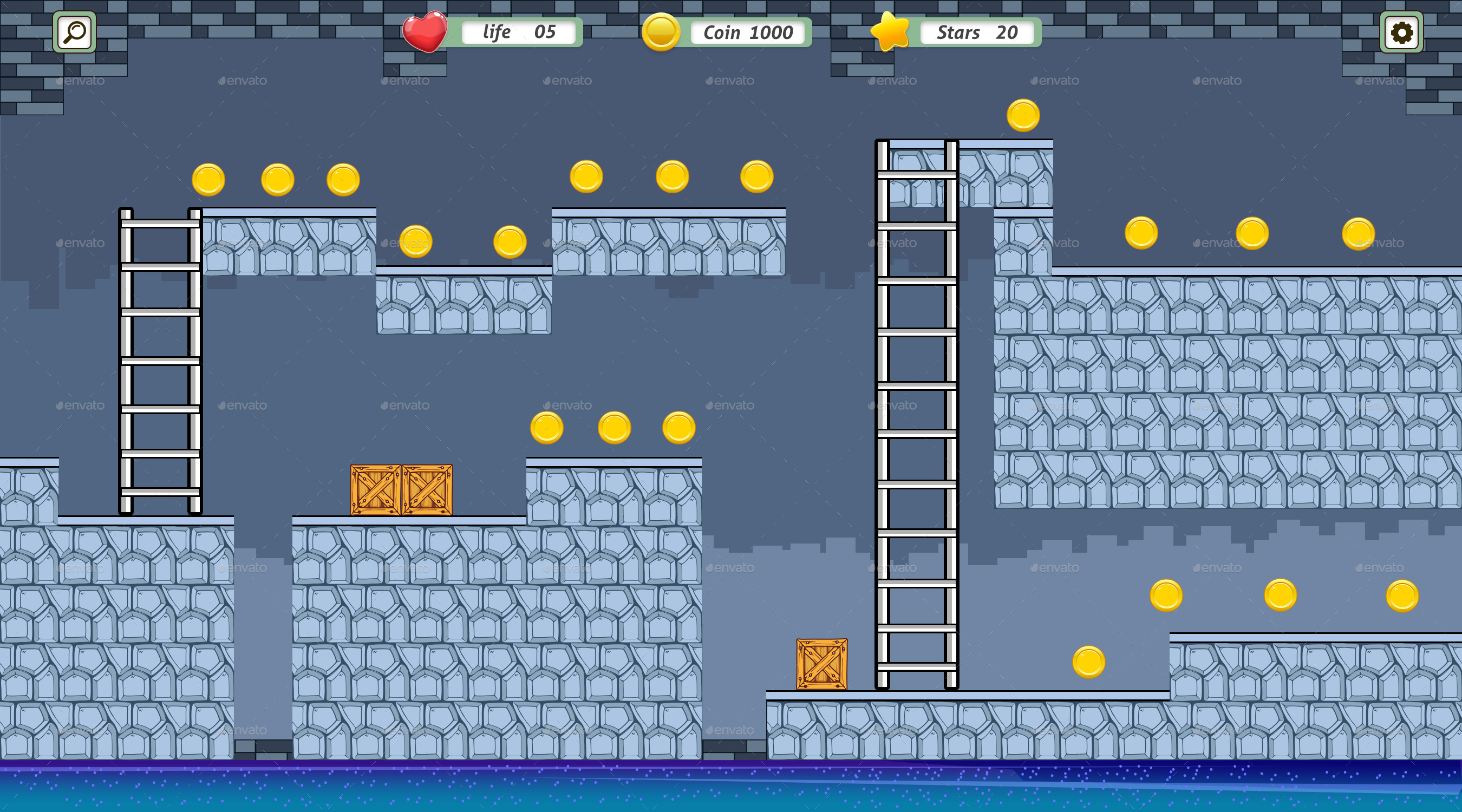Click the yellow star icon in HUD
Screen dimensions: 1462x812
coord(891,32)
